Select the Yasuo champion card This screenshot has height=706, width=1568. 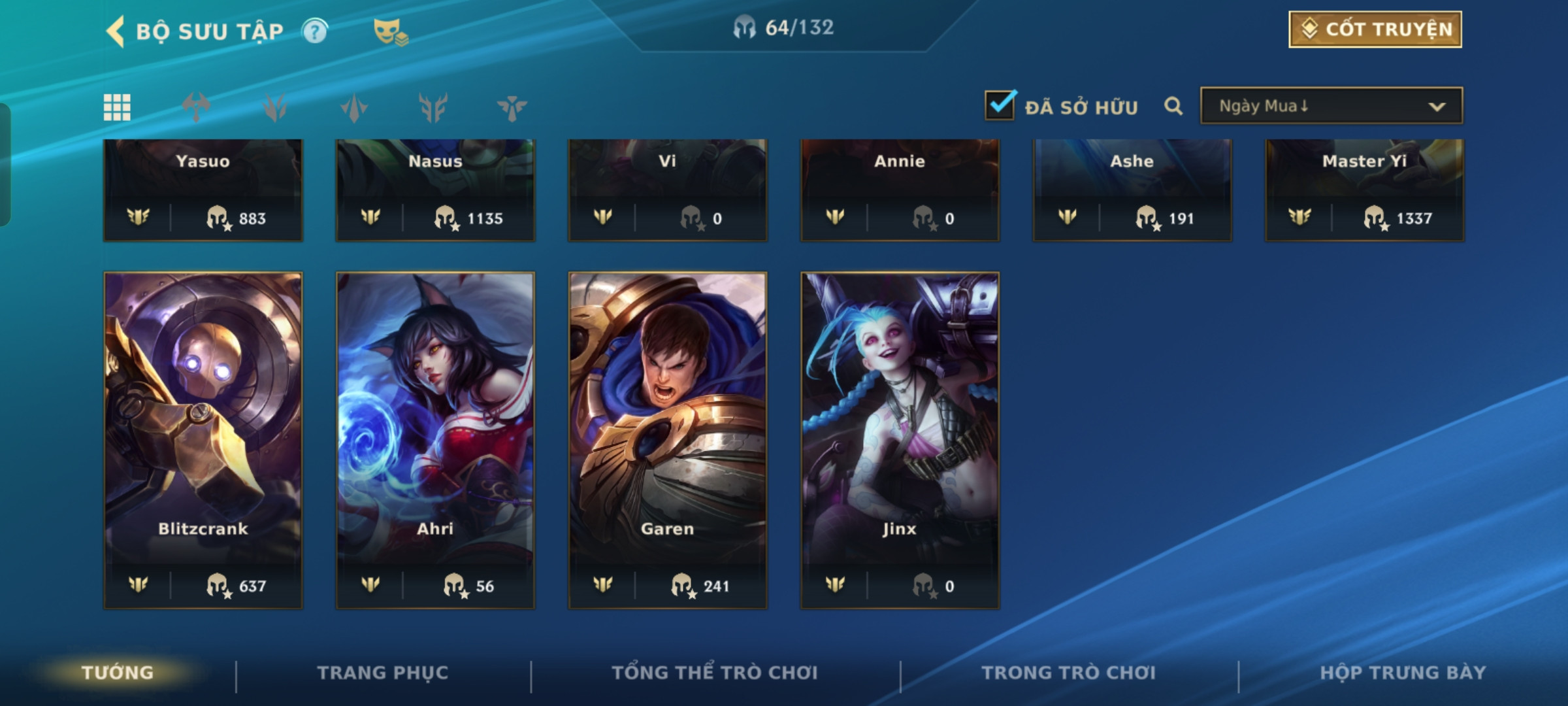pos(203,190)
